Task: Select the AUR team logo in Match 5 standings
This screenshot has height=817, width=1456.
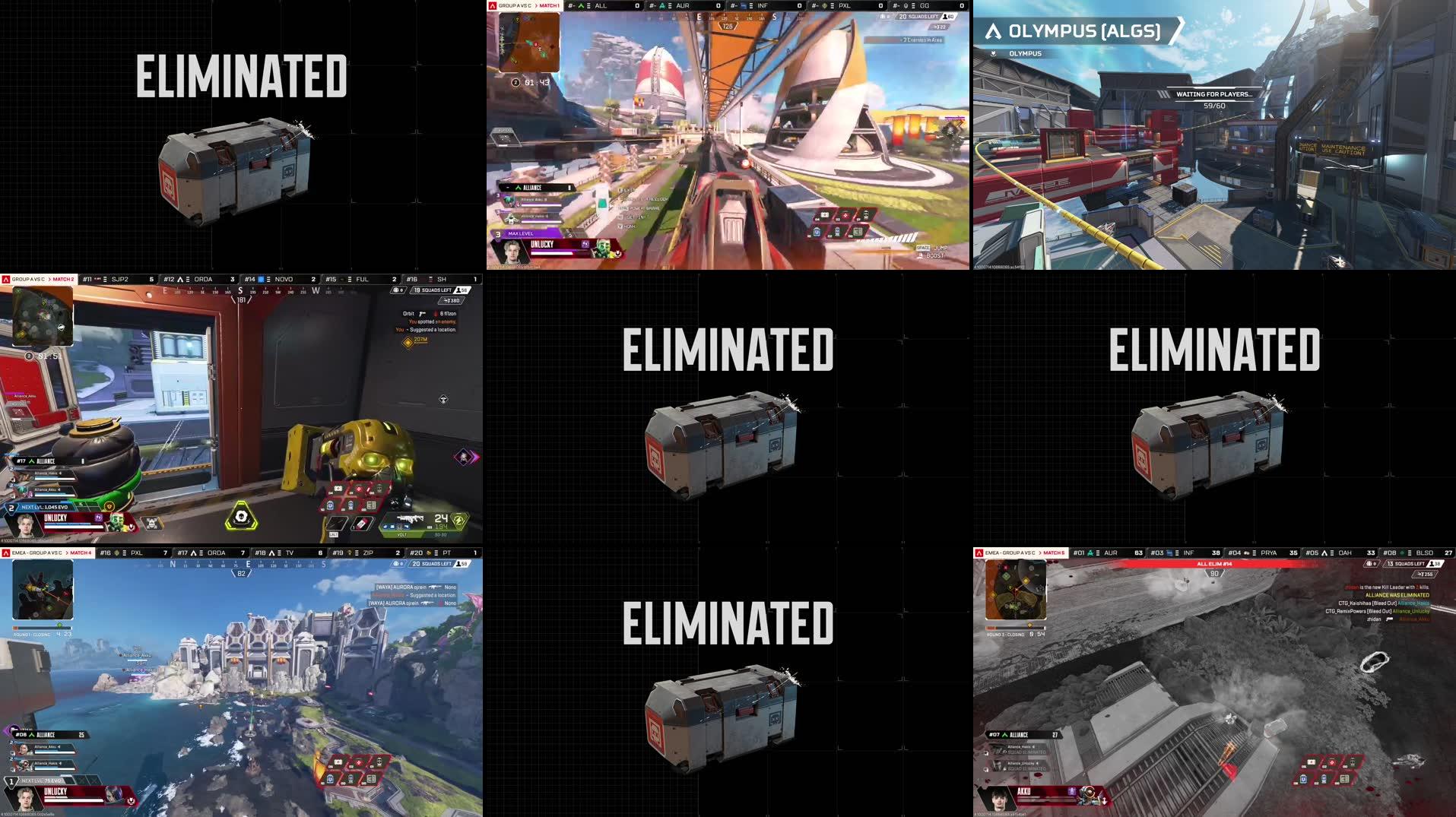Action: coord(1090,553)
